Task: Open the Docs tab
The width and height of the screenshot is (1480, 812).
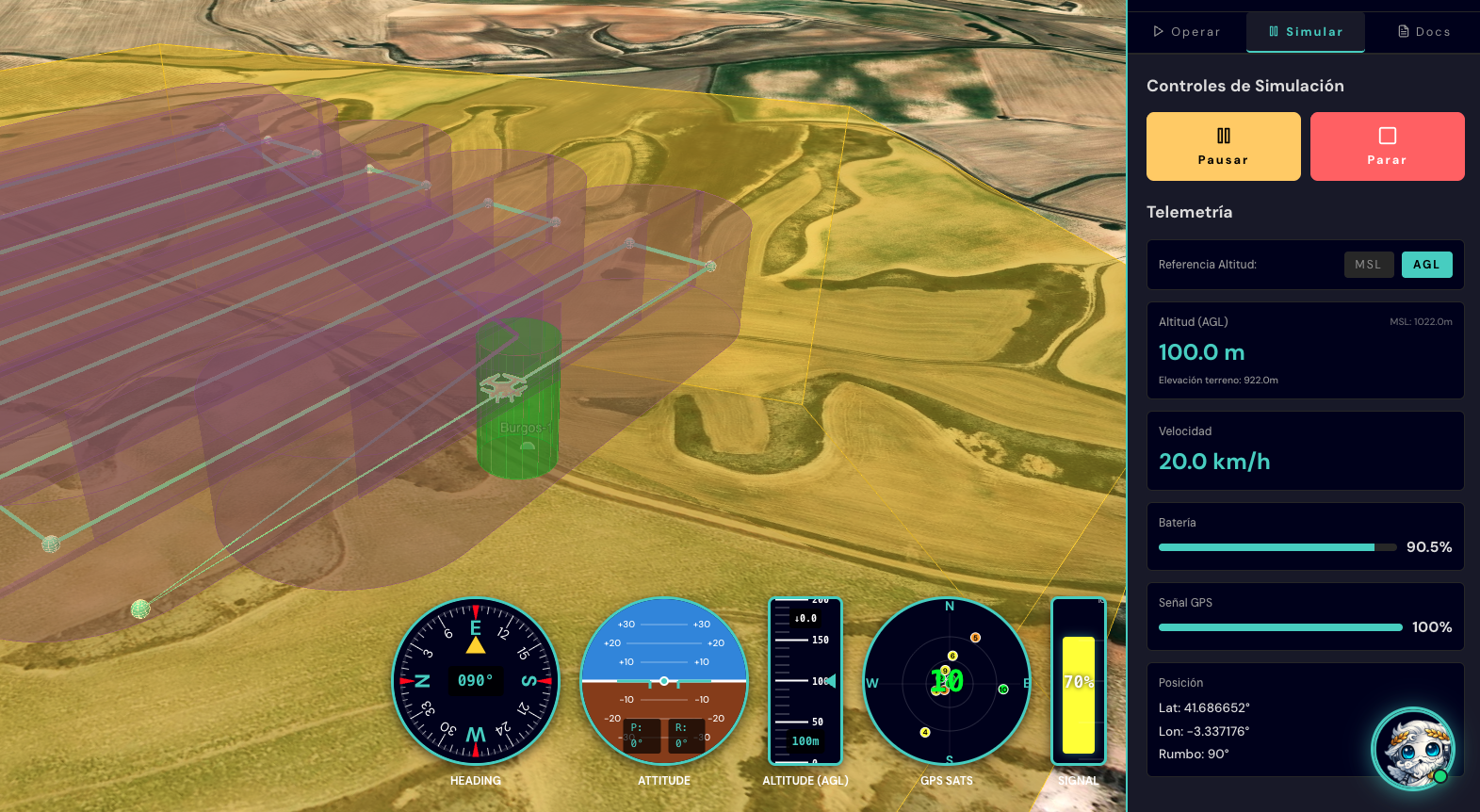Action: point(1424,31)
